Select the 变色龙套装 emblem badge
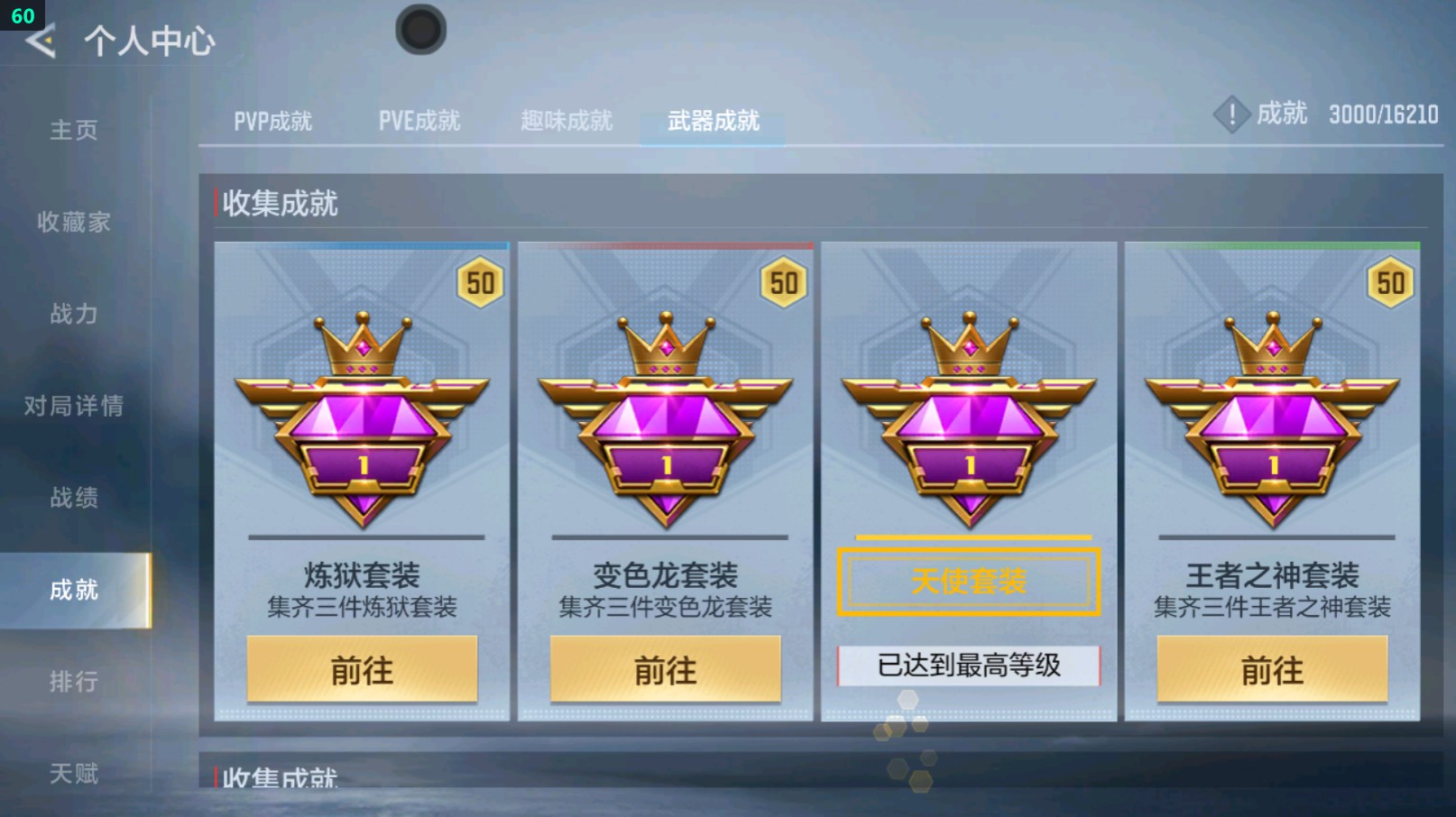Screen dimensions: 1456x817 [665, 415]
